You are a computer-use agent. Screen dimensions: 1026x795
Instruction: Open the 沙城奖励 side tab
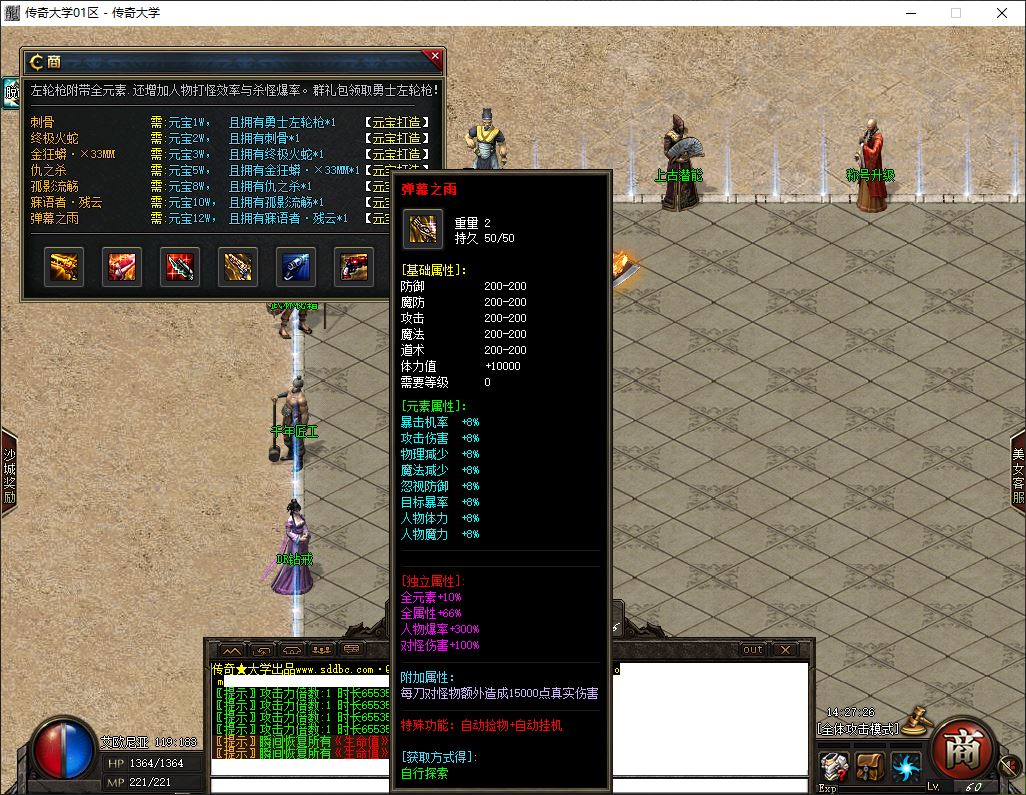tap(9, 473)
